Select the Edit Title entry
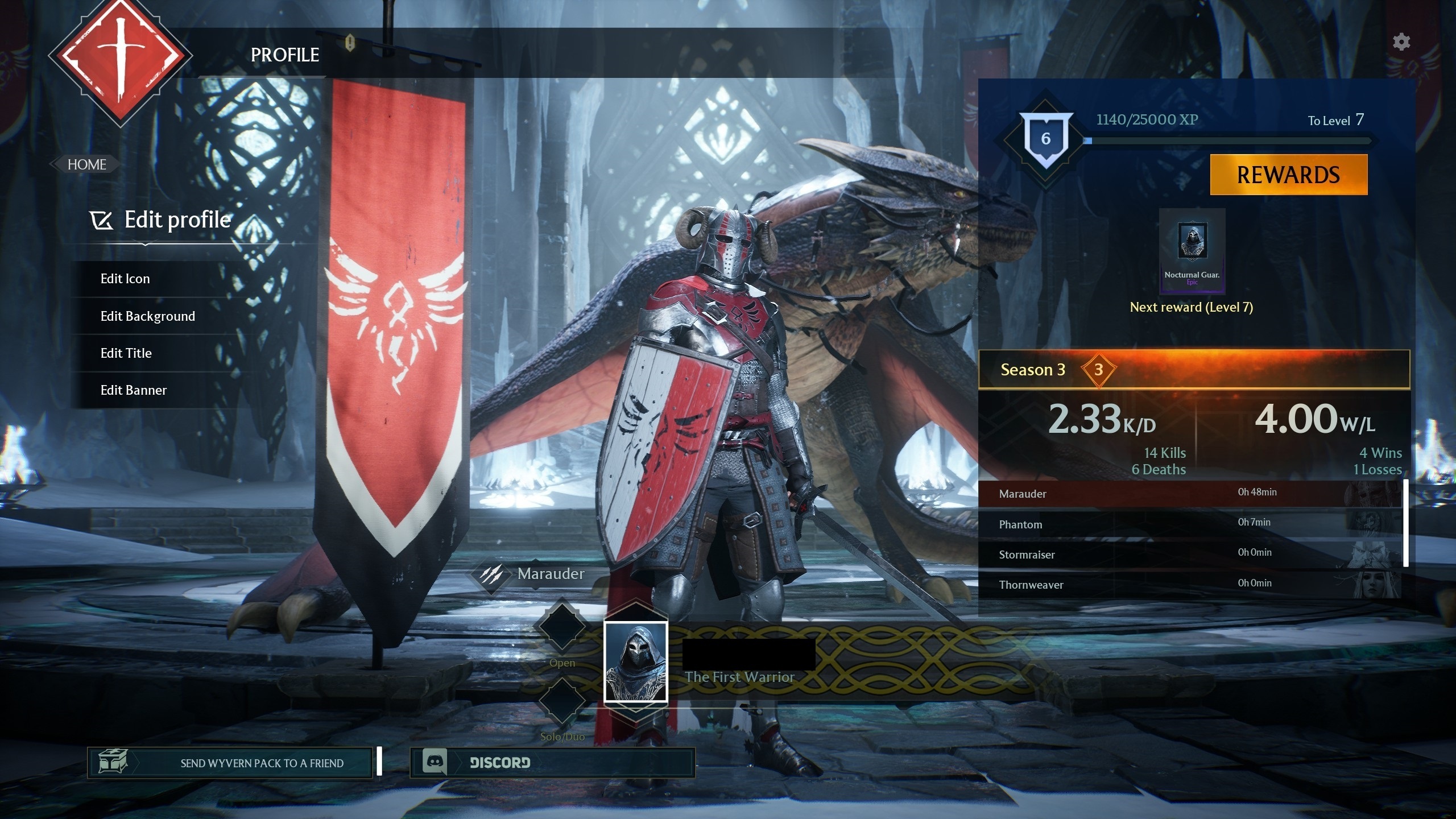 (x=126, y=353)
